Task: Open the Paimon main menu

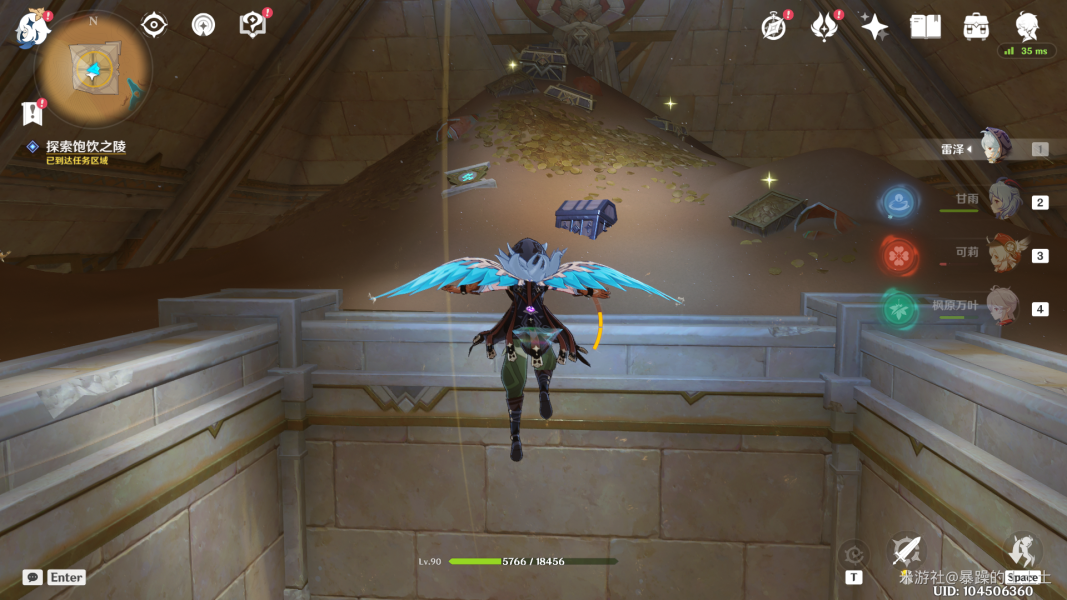Action: [31, 29]
